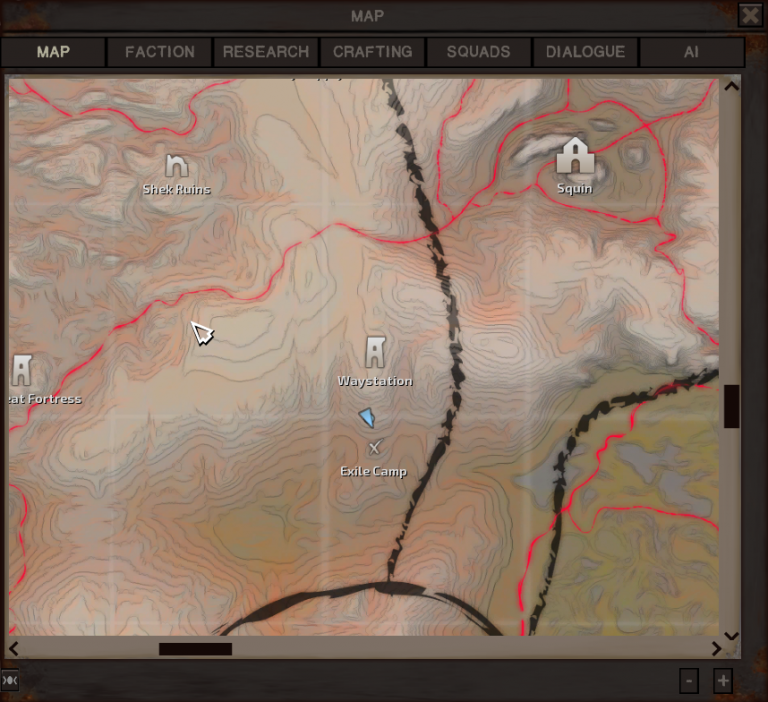Screen dimensions: 768x702
Task: Close the map window
Action: (x=750, y=15)
